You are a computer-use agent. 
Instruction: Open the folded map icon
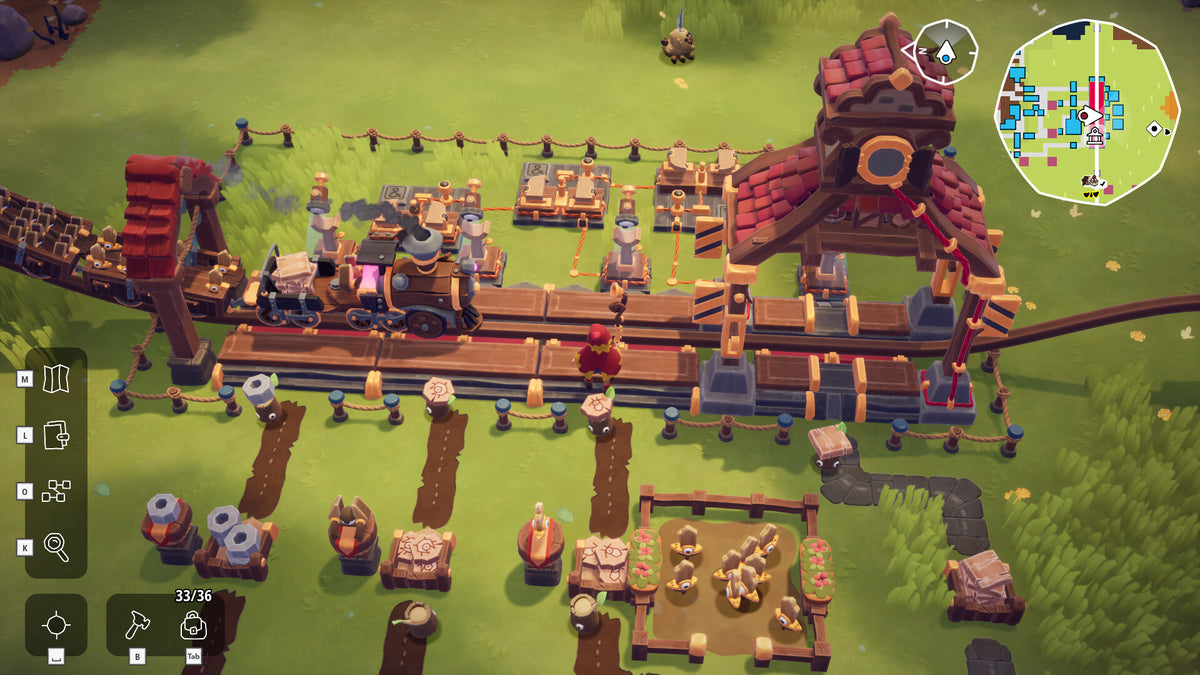pos(56,377)
